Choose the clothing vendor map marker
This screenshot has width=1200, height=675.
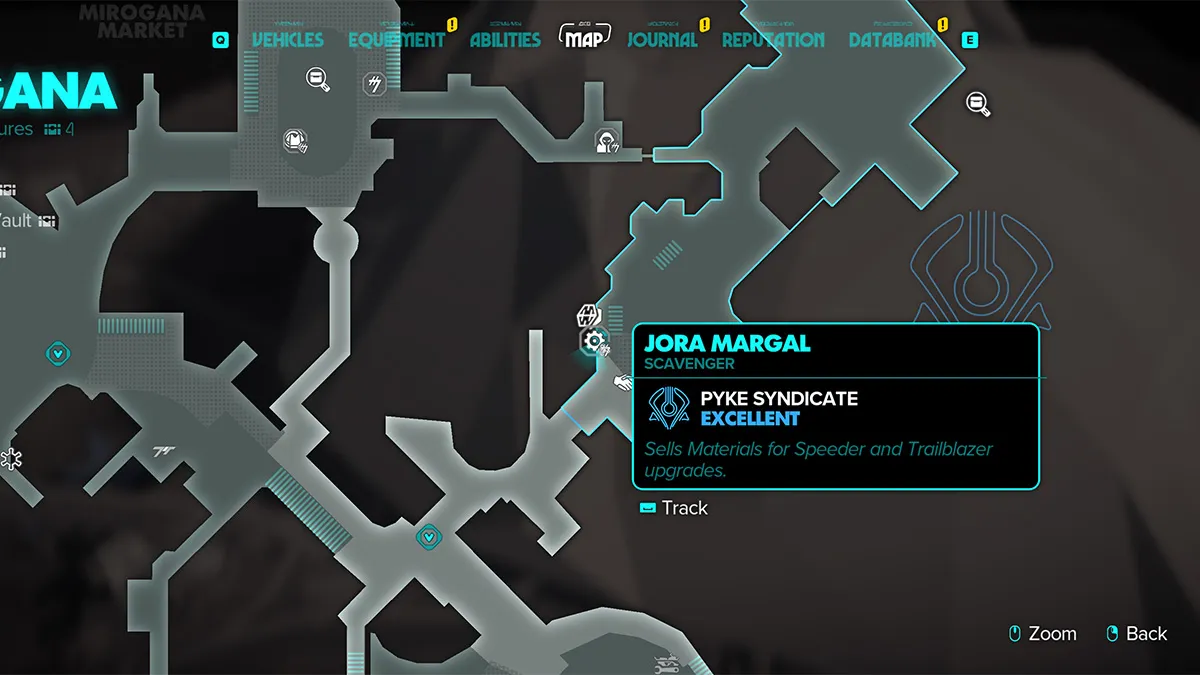coord(293,140)
